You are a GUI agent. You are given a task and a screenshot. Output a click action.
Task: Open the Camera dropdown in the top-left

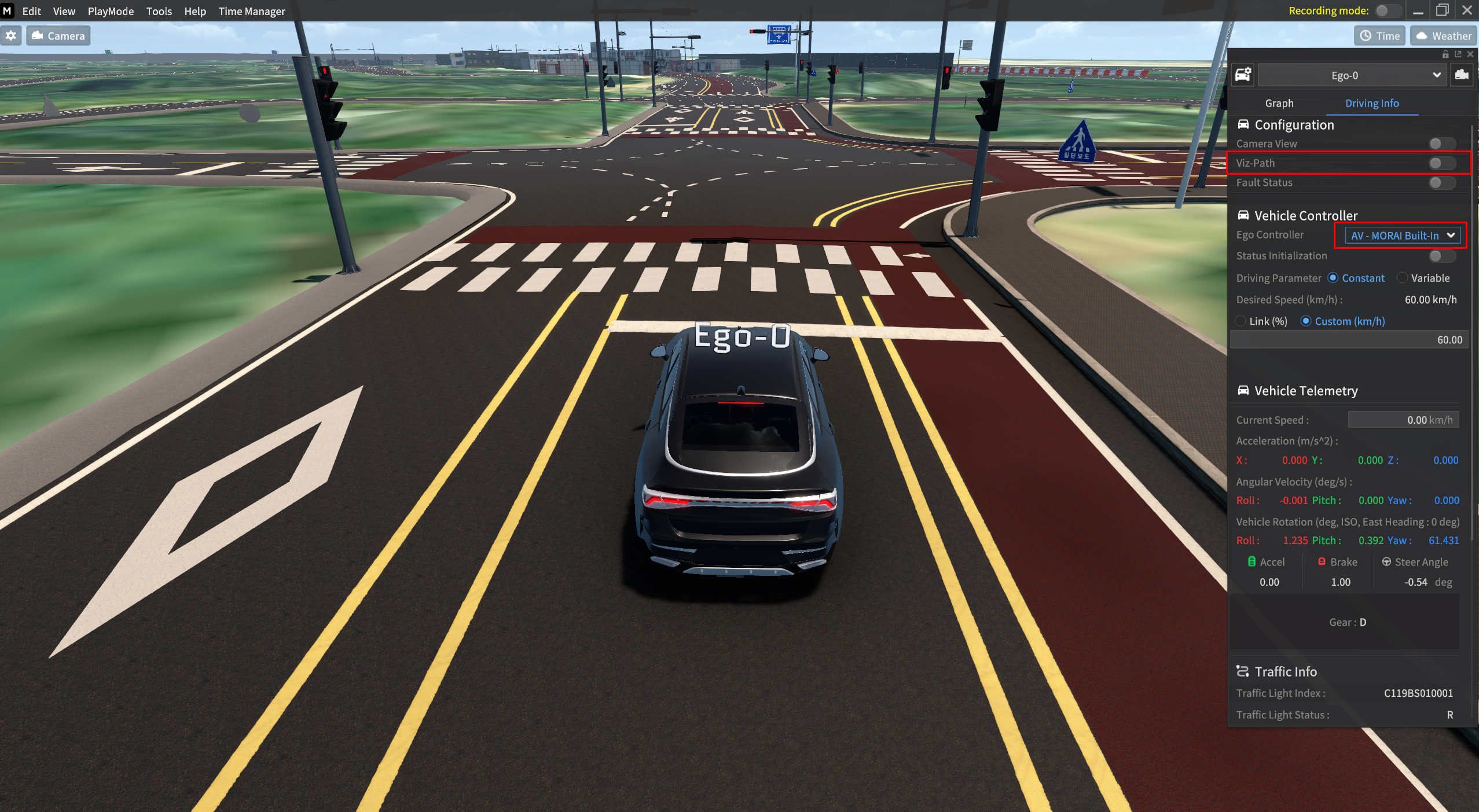[x=57, y=35]
